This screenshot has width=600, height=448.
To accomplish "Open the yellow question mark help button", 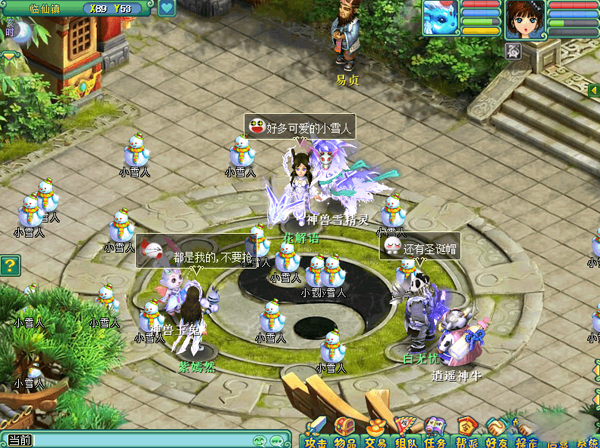I will point(9,265).
